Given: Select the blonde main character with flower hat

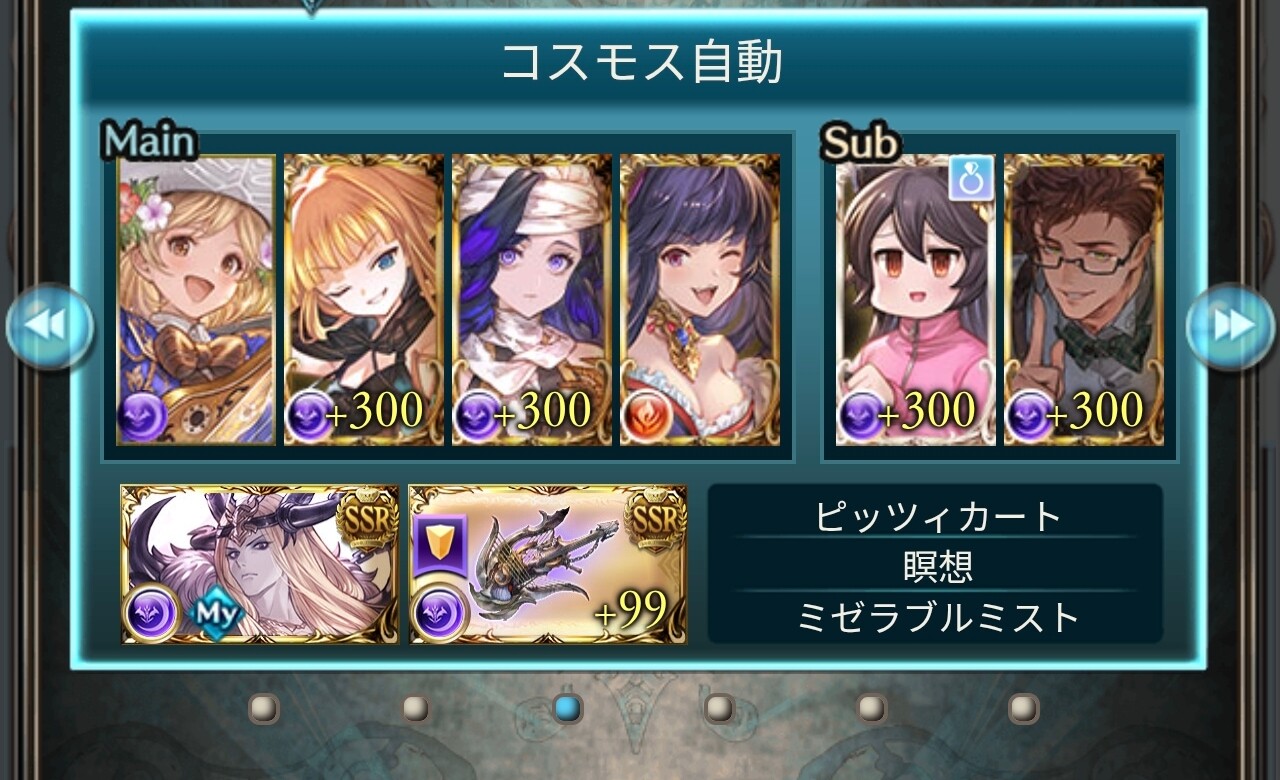Looking at the screenshot, I should 196,299.
